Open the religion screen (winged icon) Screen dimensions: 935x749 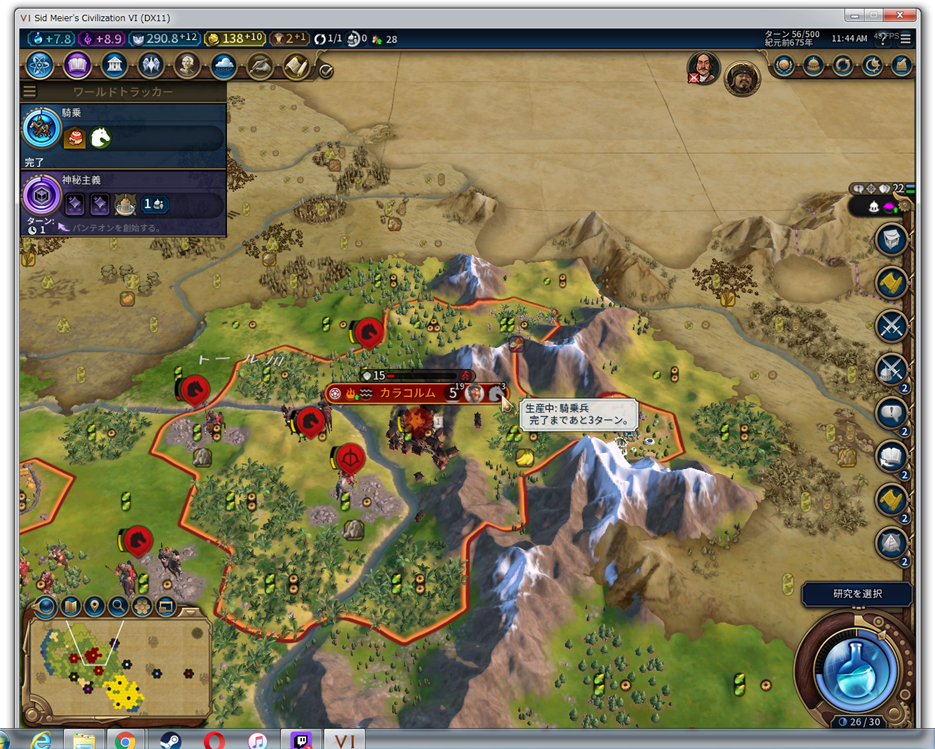[150, 66]
